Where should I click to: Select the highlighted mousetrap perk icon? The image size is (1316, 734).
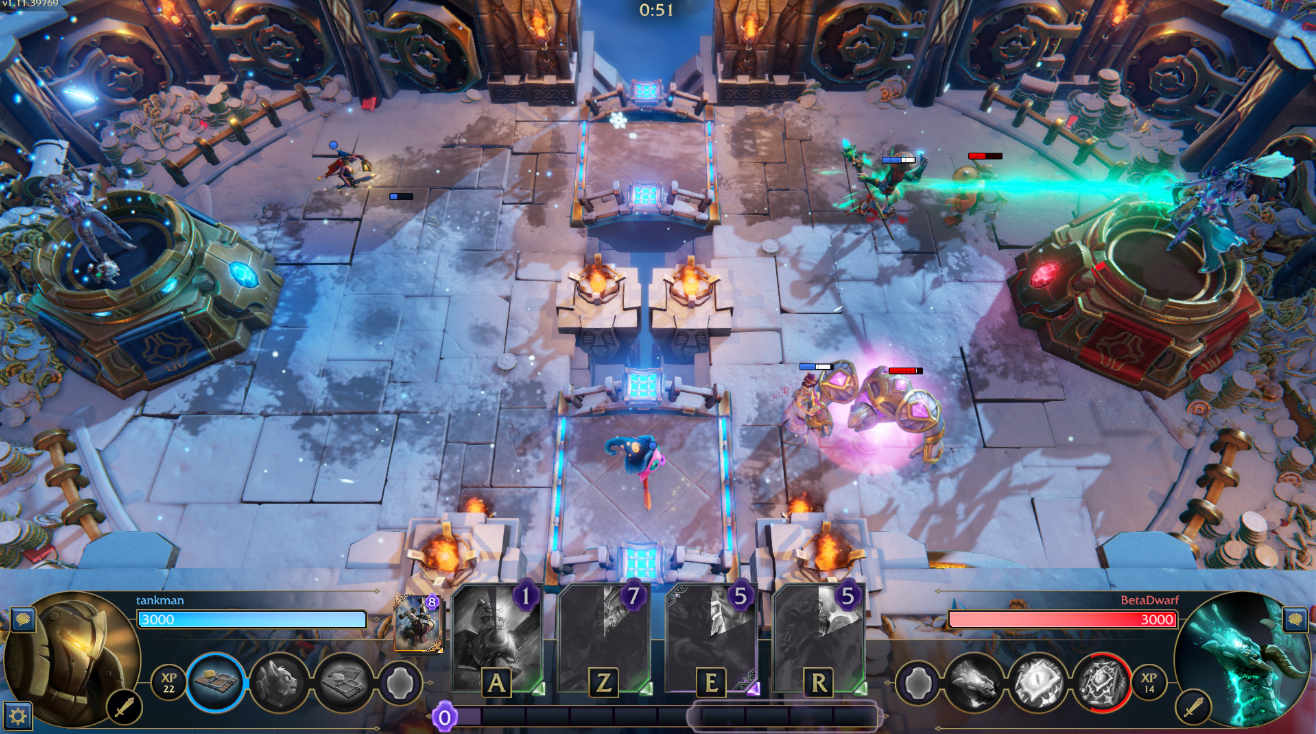(x=216, y=681)
